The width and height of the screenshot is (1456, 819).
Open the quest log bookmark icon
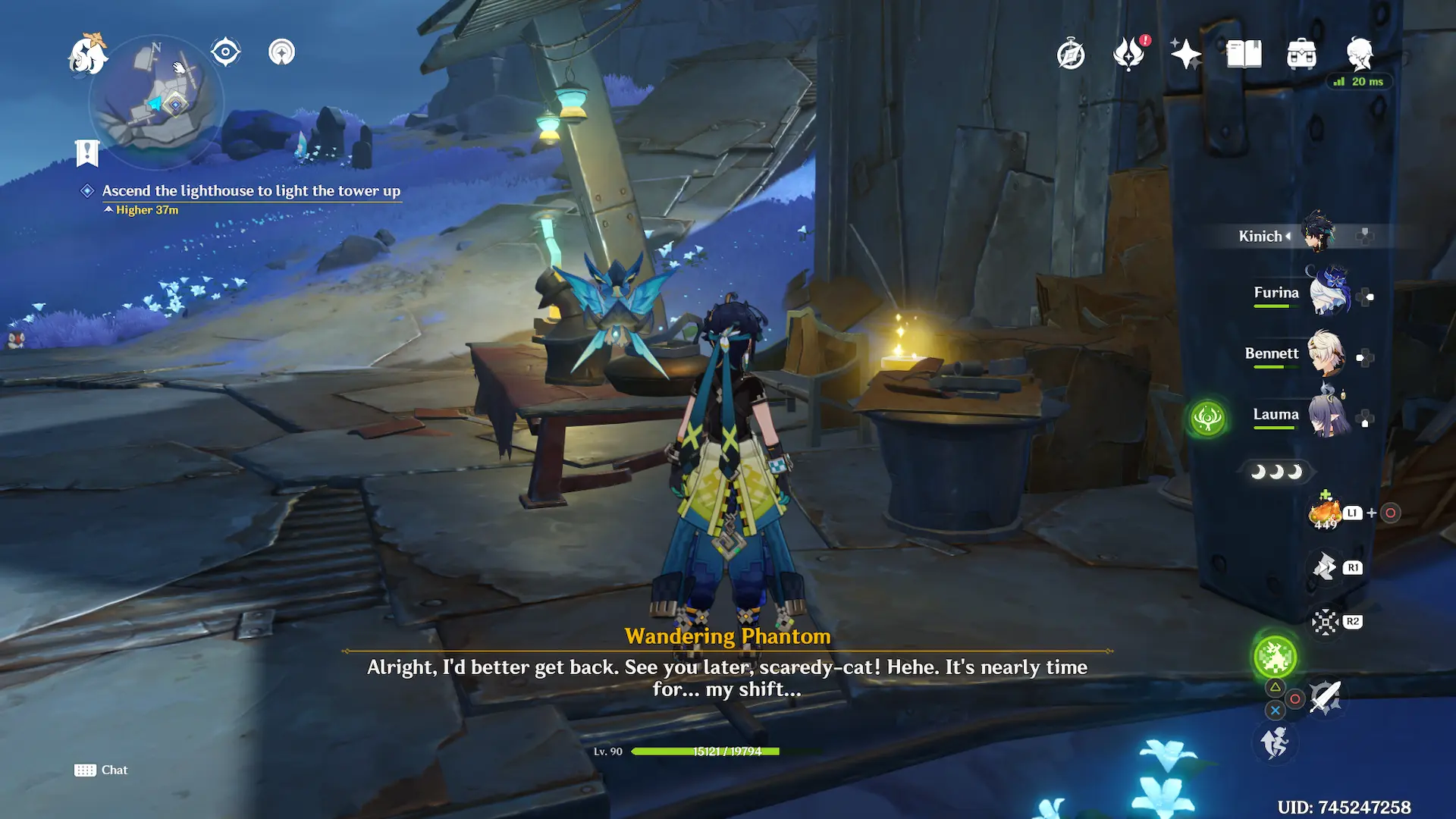87,152
